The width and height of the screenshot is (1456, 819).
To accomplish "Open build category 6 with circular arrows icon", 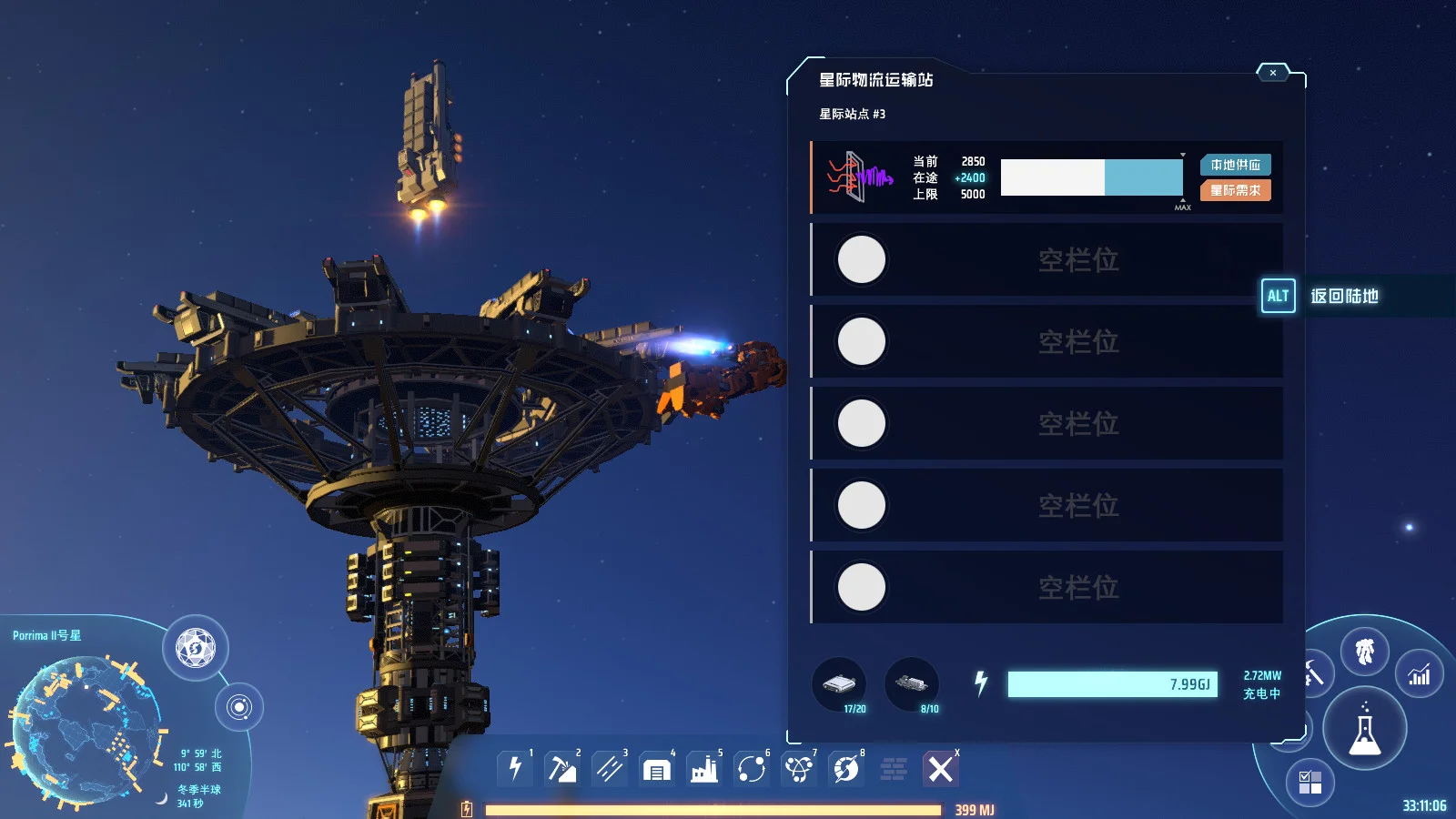I will coord(753,769).
